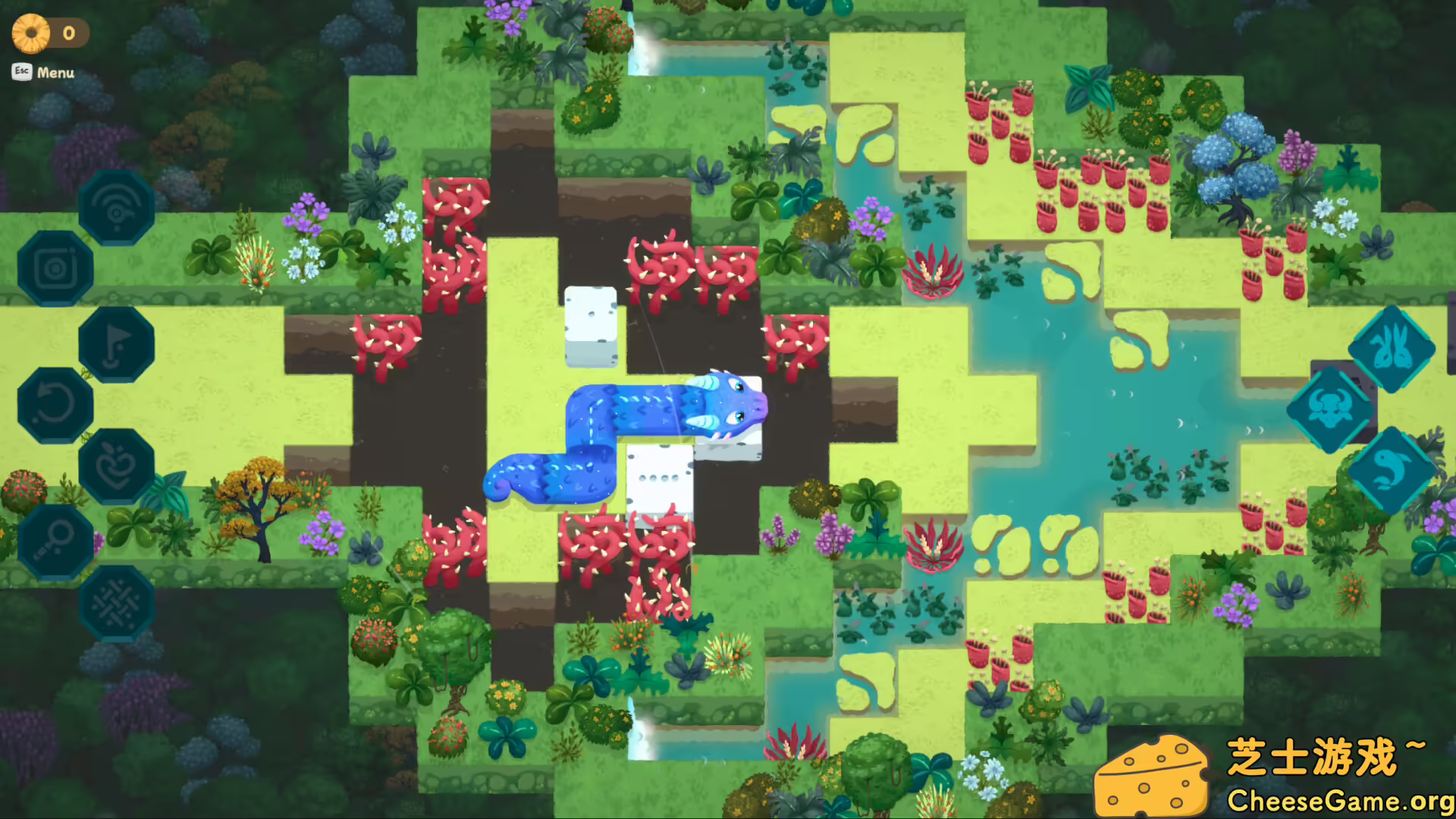Image resolution: width=1456 pixels, height=819 pixels.
Task: Click the Esc key indicator icon
Action: click(x=20, y=73)
